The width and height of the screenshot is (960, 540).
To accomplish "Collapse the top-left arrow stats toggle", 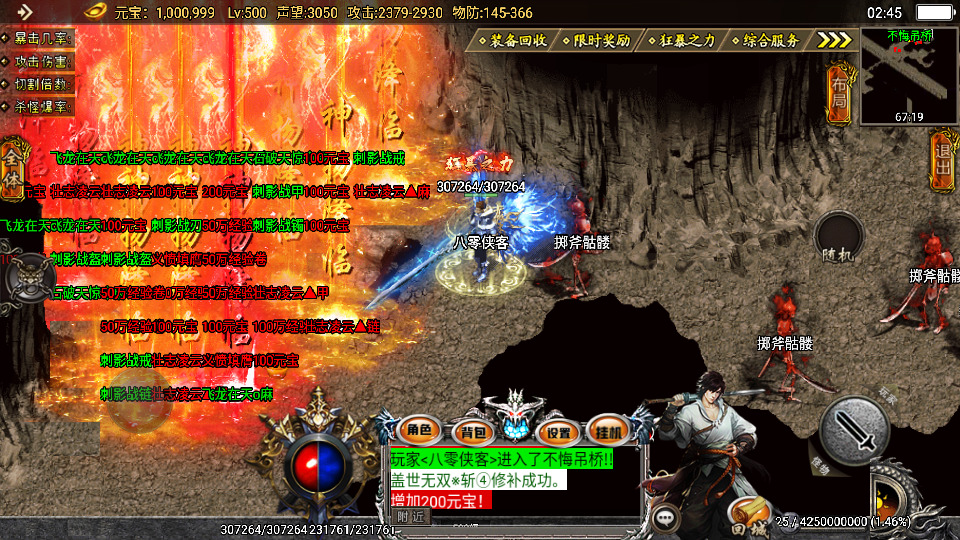I will (x=24, y=12).
